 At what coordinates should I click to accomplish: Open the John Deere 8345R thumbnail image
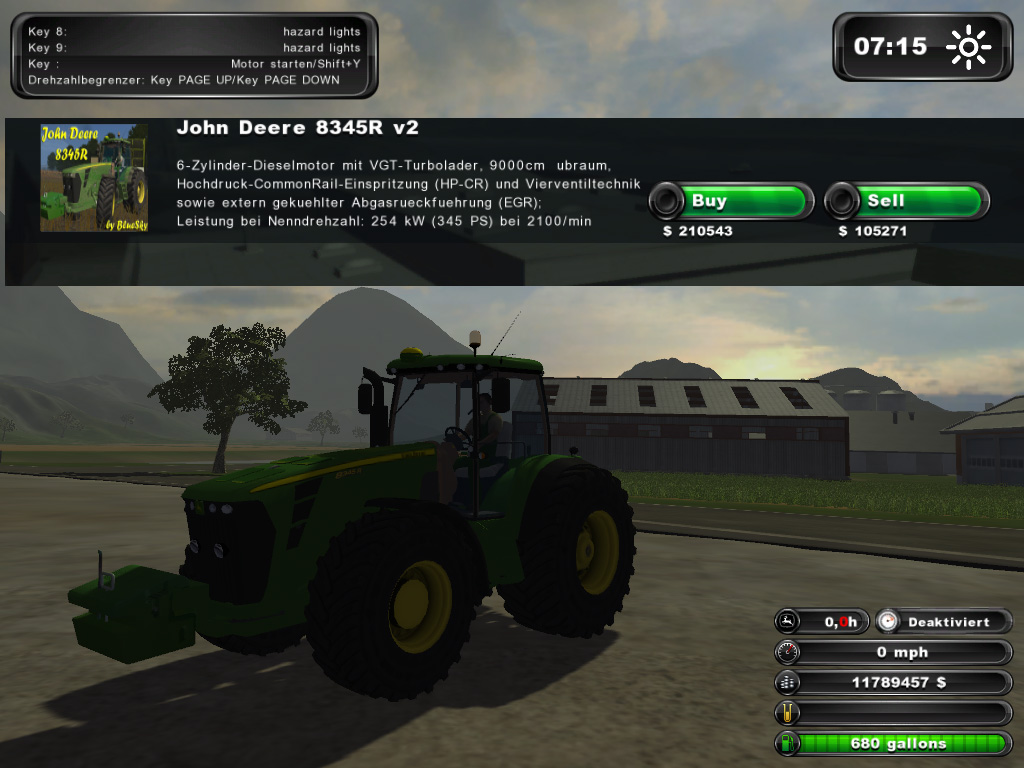(93, 178)
